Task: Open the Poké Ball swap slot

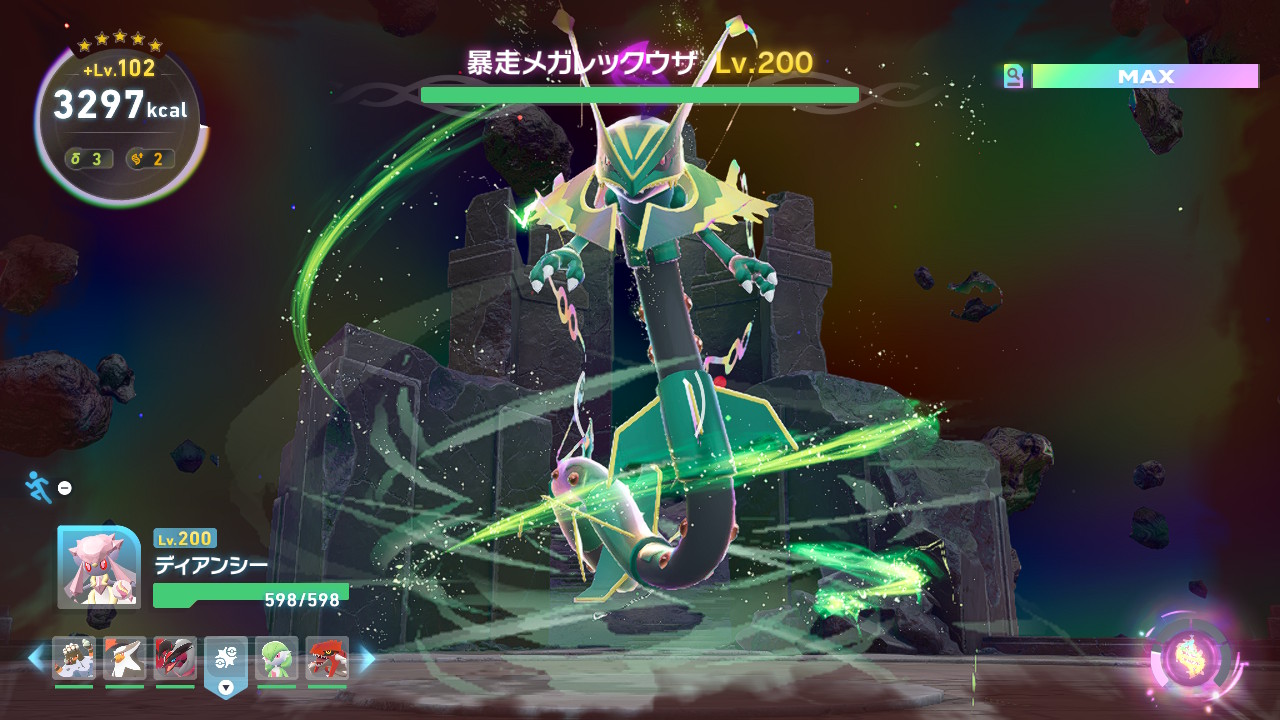Action: point(226,660)
